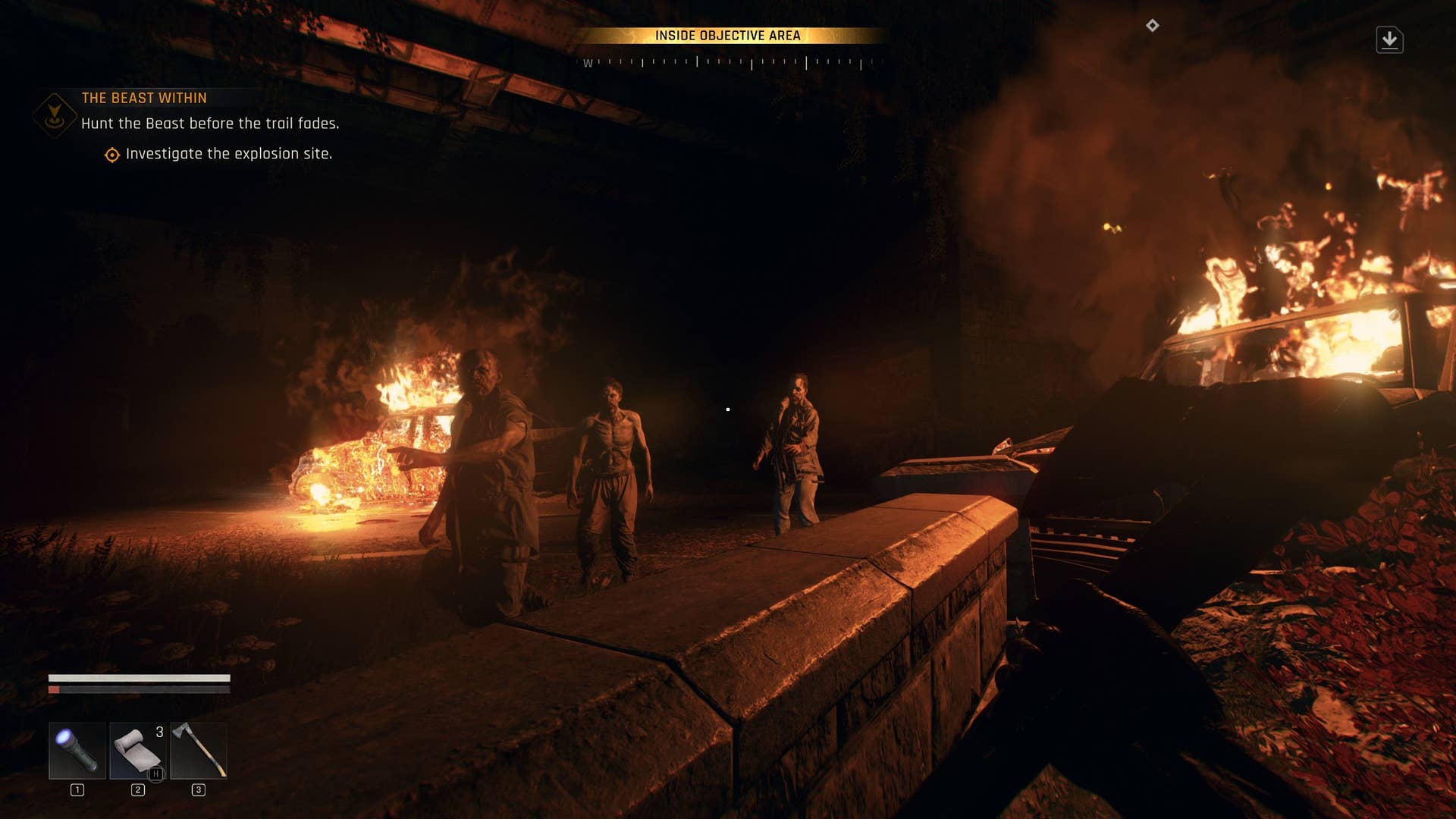
Task: Click the objective marker icon before Investigate text
Action: point(111,154)
